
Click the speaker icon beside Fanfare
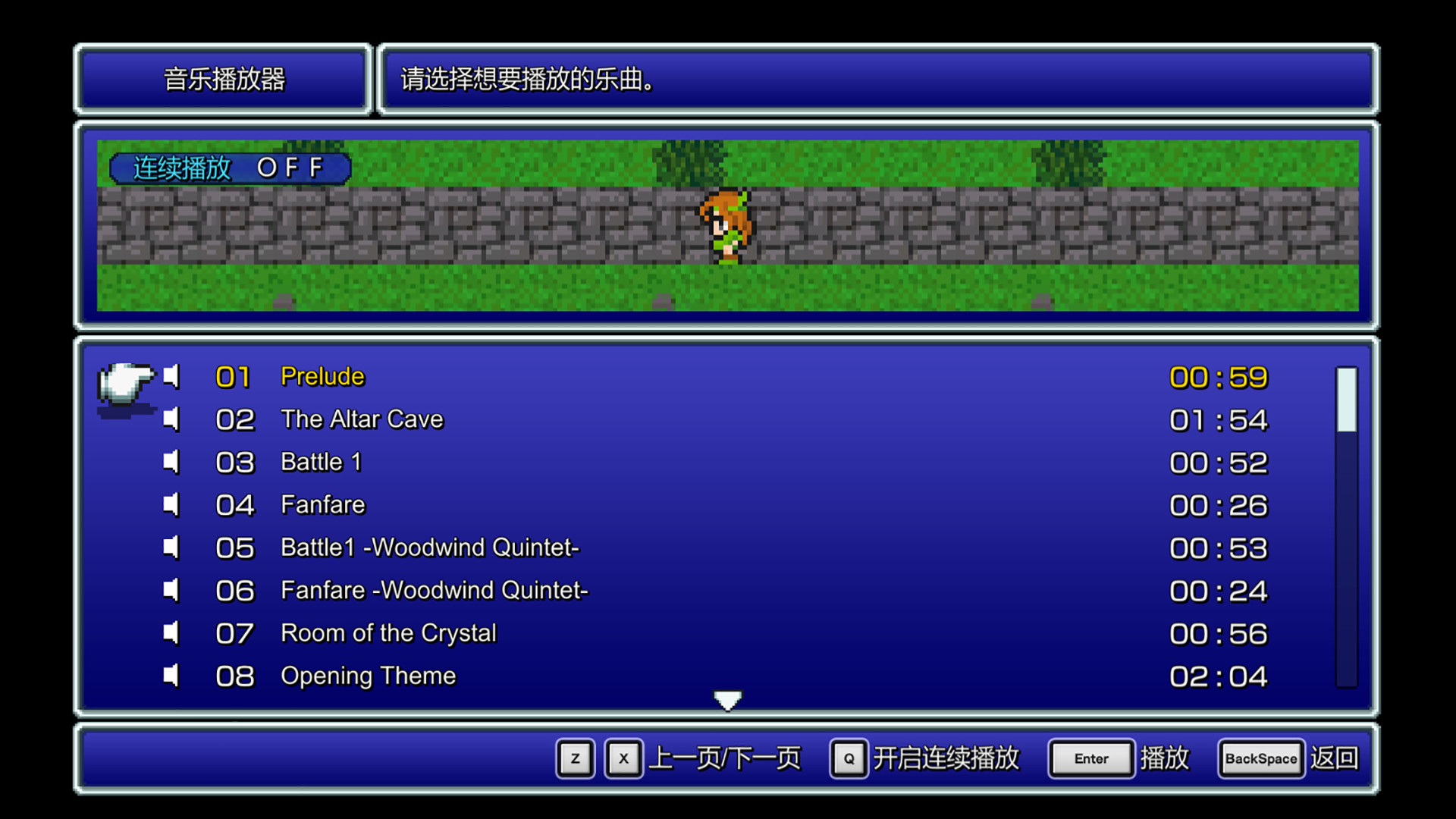click(171, 504)
